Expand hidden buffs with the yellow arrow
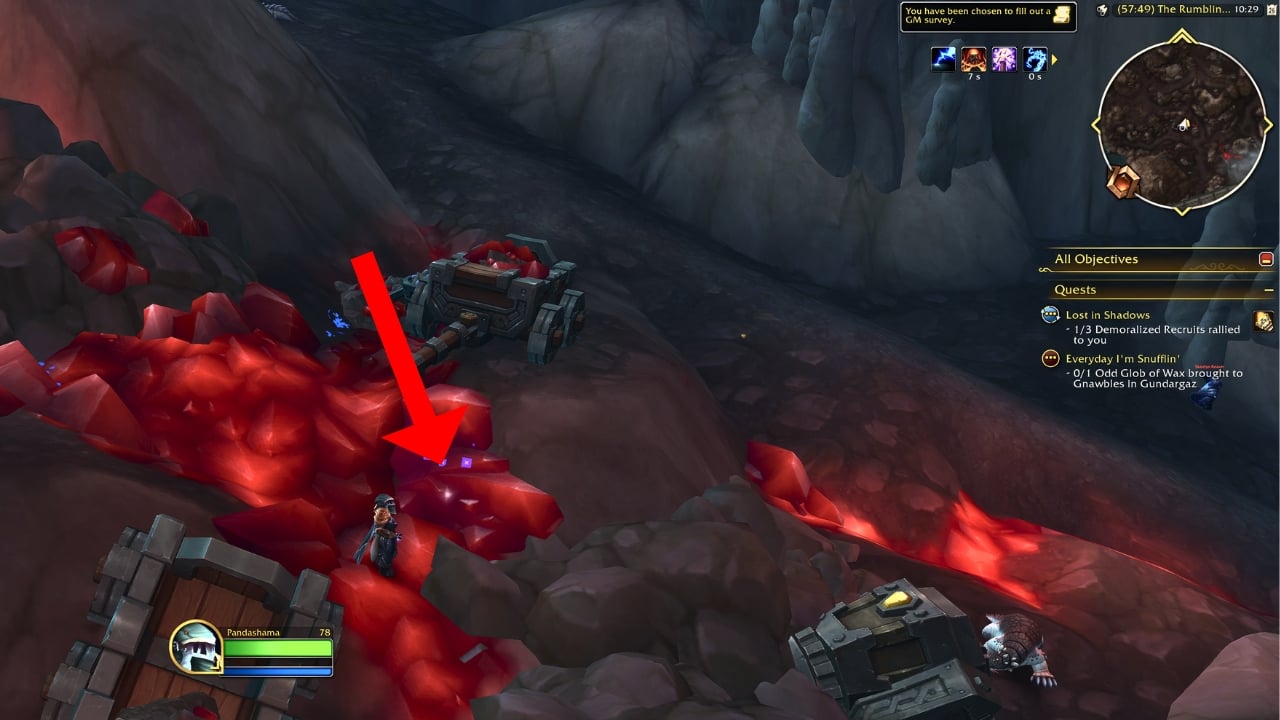1280x720 pixels. (x=1055, y=59)
